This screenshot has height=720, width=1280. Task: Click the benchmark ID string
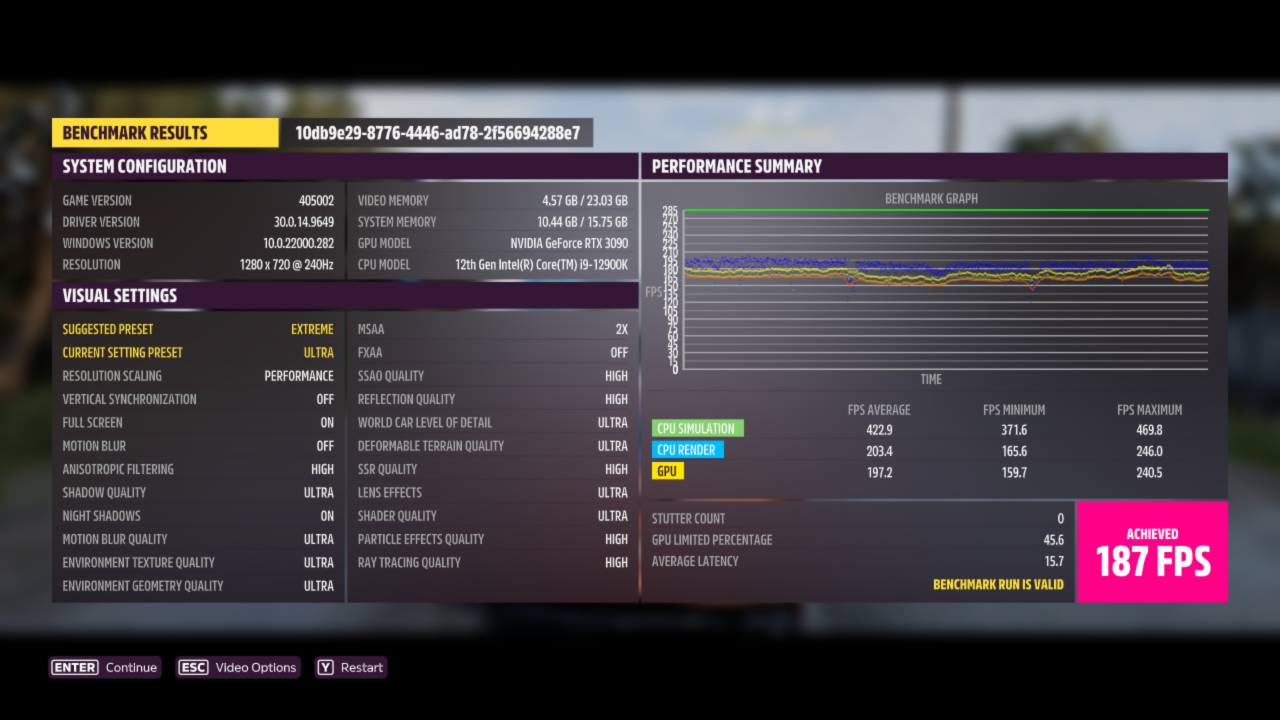tap(438, 132)
